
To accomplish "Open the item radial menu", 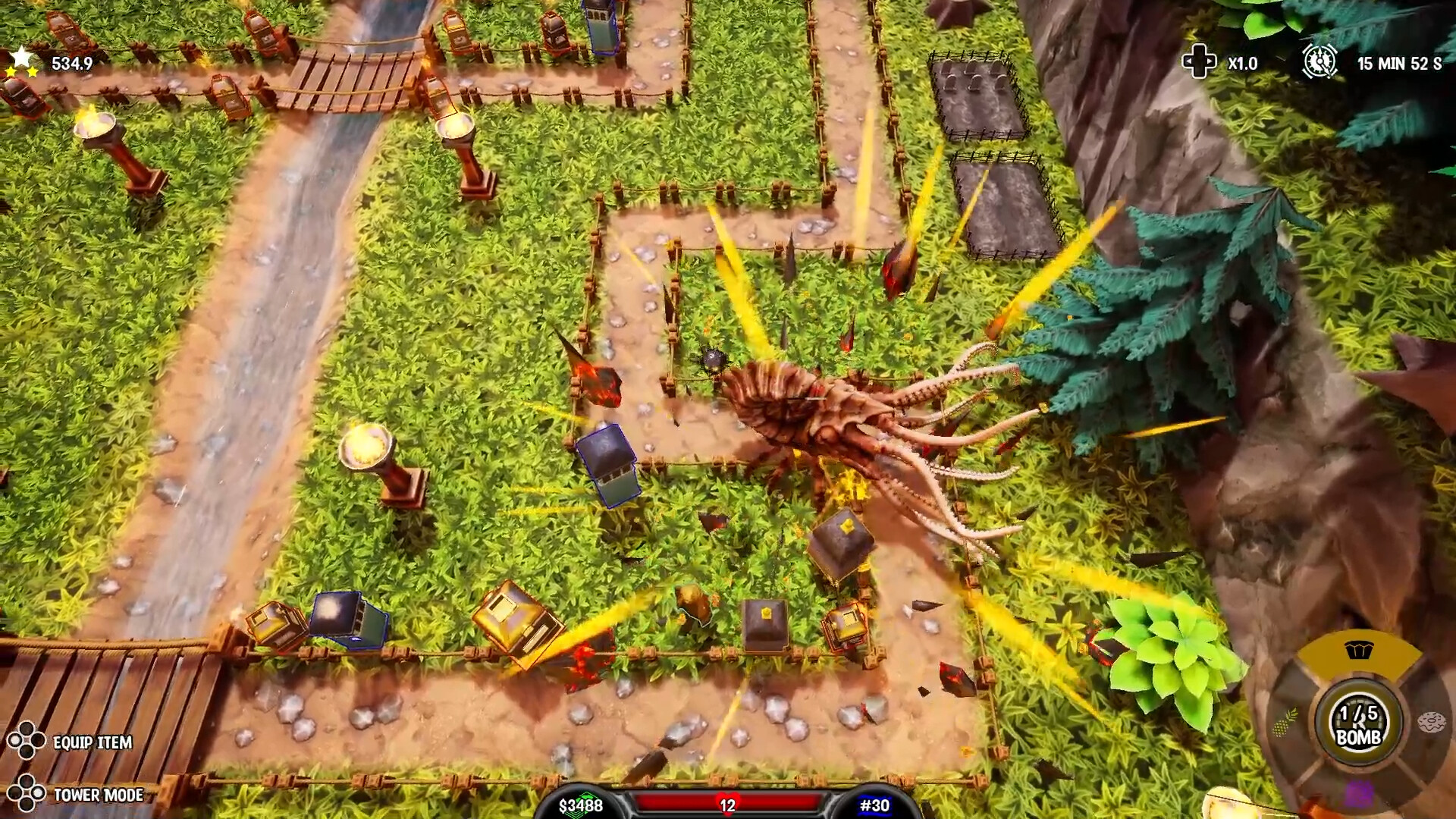I will coord(1358,720).
